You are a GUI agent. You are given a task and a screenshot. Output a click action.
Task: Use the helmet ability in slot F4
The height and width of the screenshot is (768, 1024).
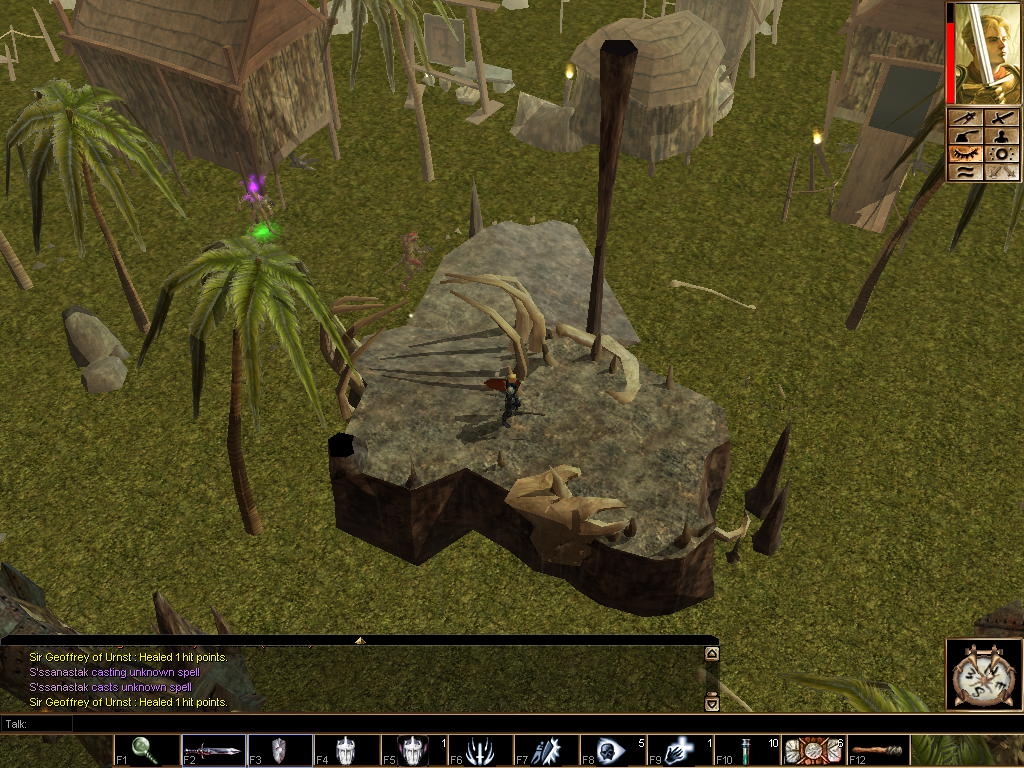346,750
